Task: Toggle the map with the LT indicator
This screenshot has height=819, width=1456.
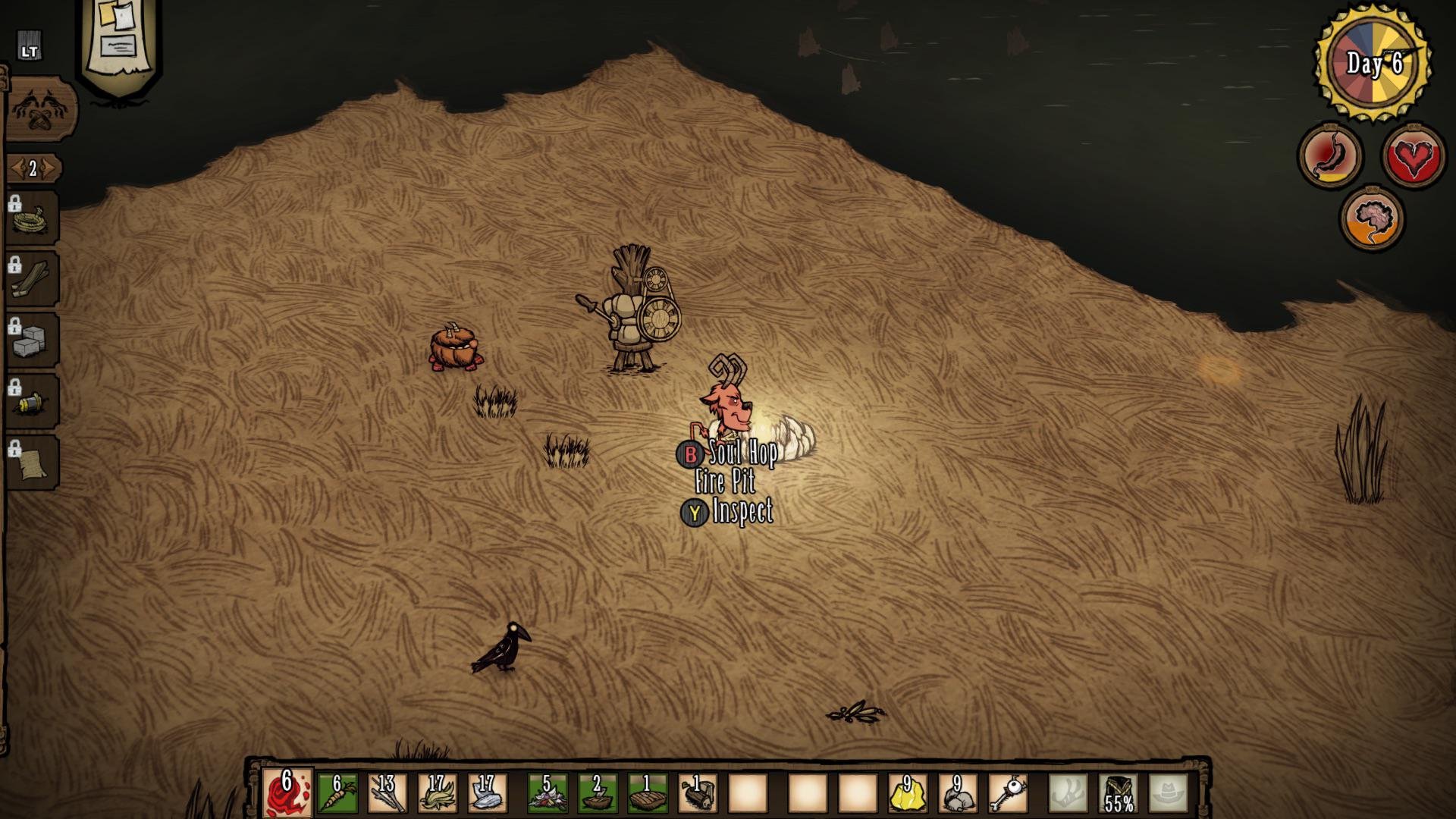Action: pyautogui.click(x=30, y=45)
